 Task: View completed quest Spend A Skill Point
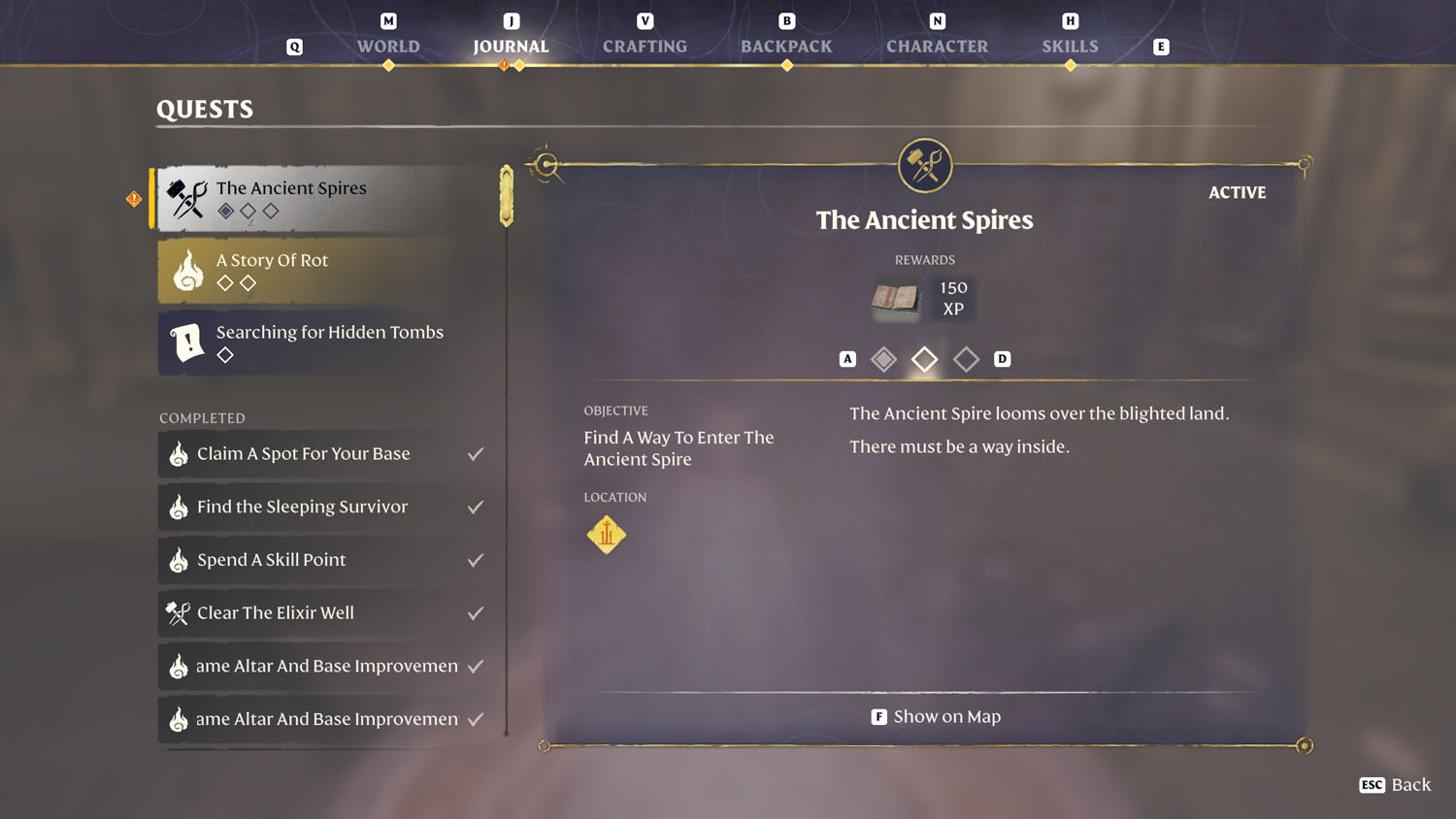(x=327, y=560)
